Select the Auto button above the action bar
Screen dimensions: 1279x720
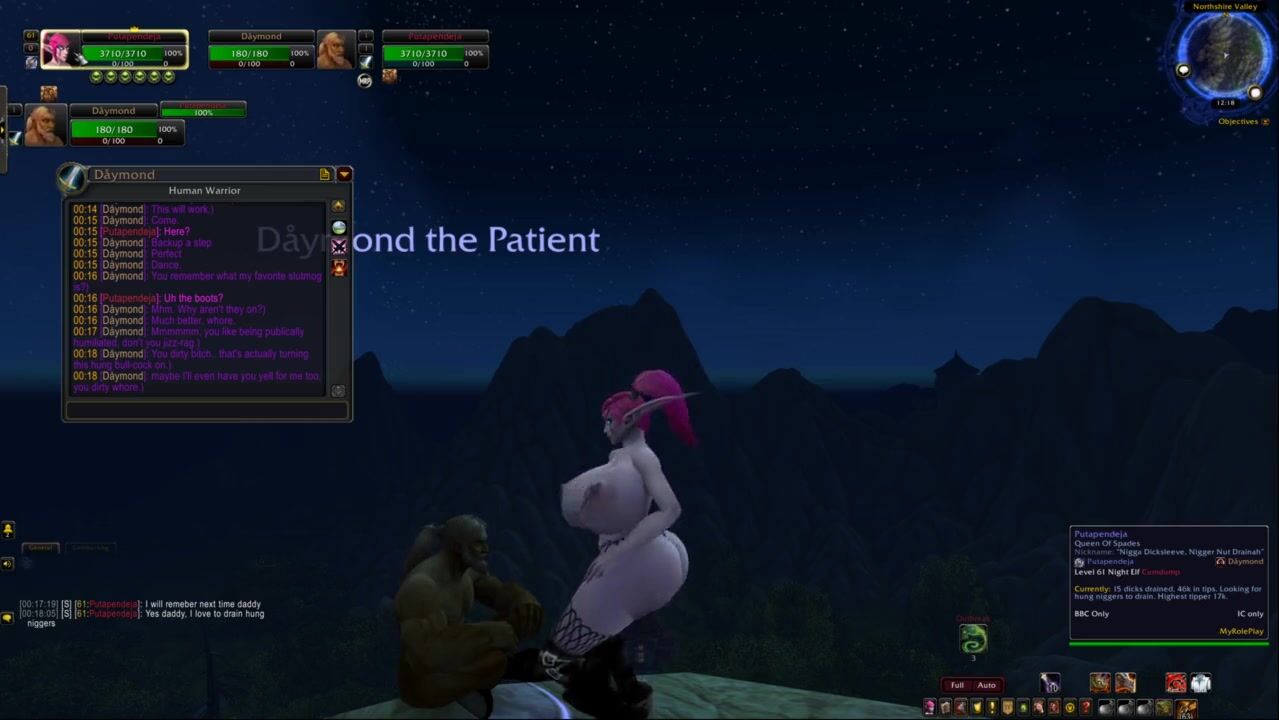click(987, 685)
